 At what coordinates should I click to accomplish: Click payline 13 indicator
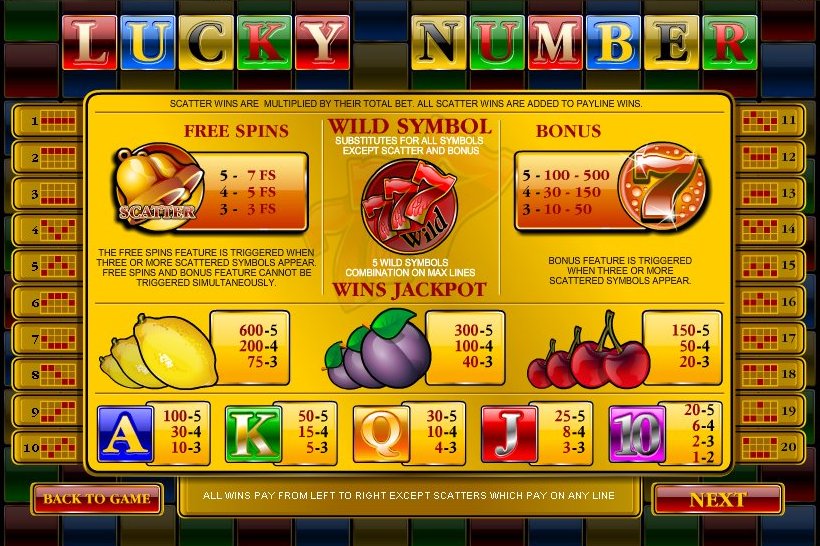click(x=773, y=194)
